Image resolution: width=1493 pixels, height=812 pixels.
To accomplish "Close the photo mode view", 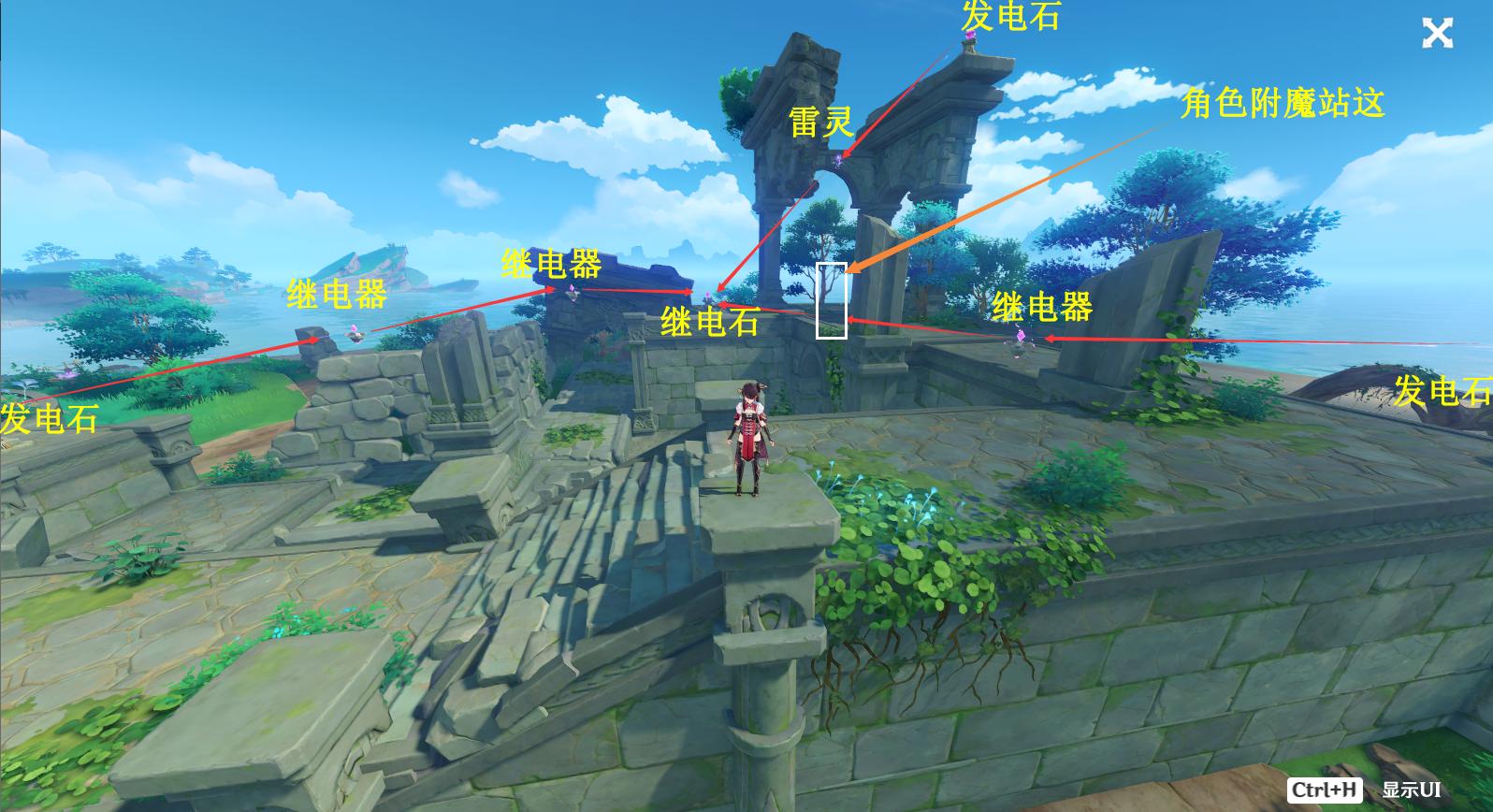I will [x=1437, y=34].
